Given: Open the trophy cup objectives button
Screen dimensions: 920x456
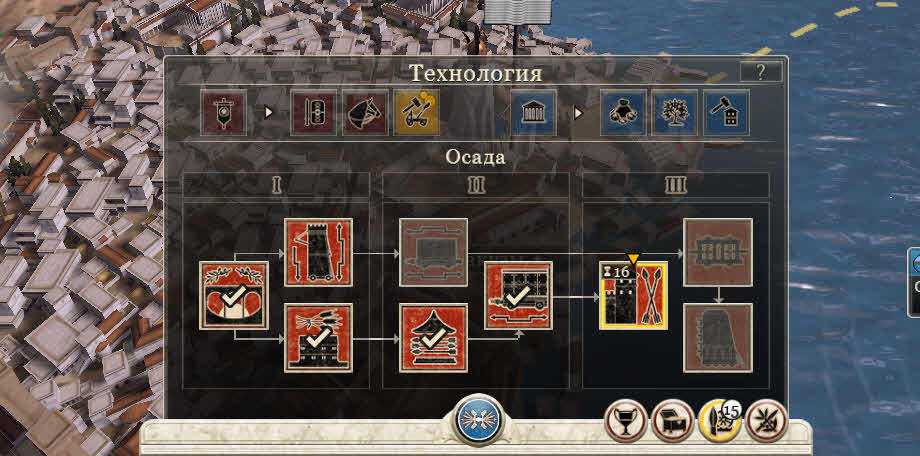Looking at the screenshot, I should 625,422.
